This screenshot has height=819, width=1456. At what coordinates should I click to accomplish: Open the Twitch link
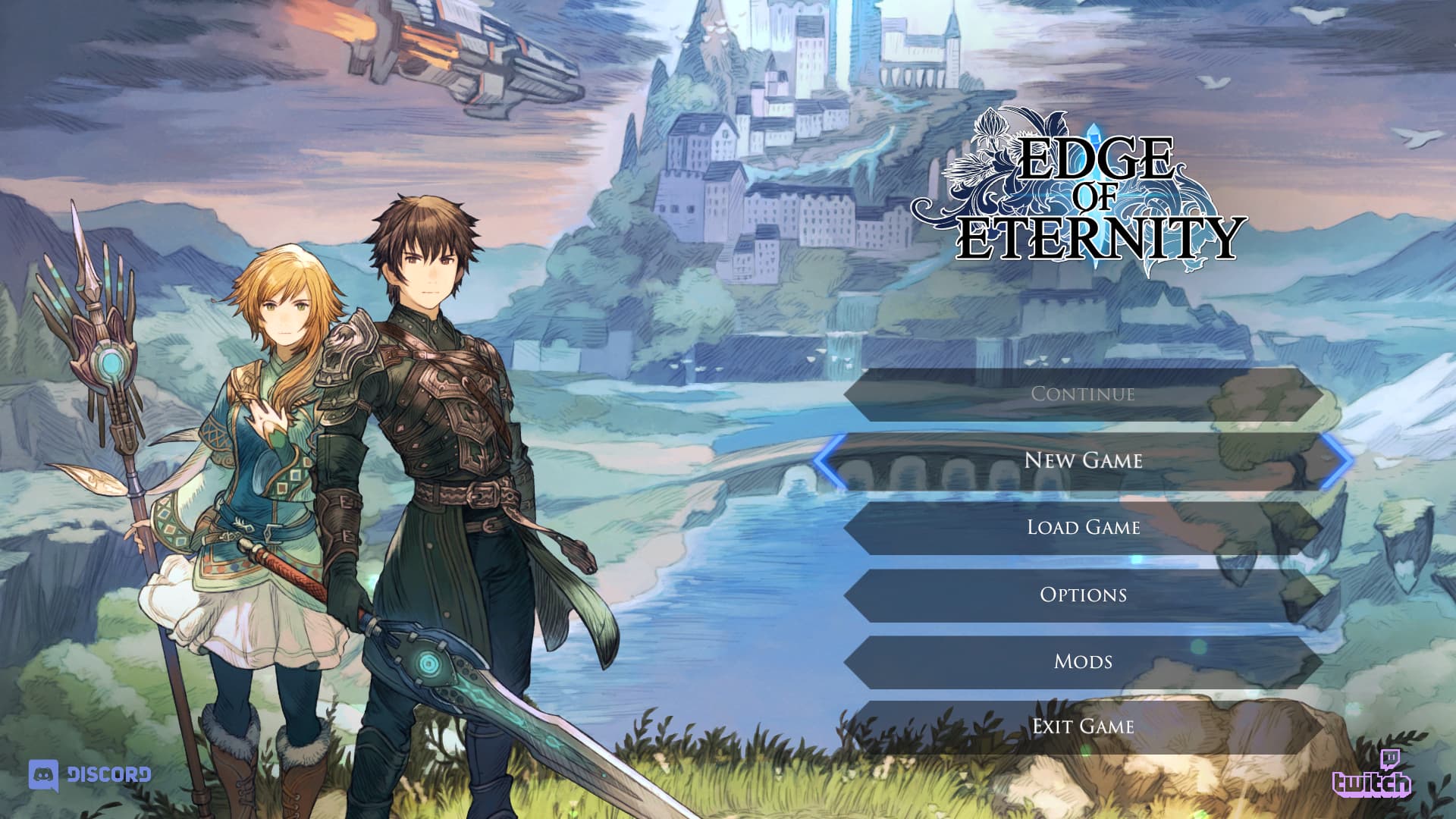click(1372, 775)
